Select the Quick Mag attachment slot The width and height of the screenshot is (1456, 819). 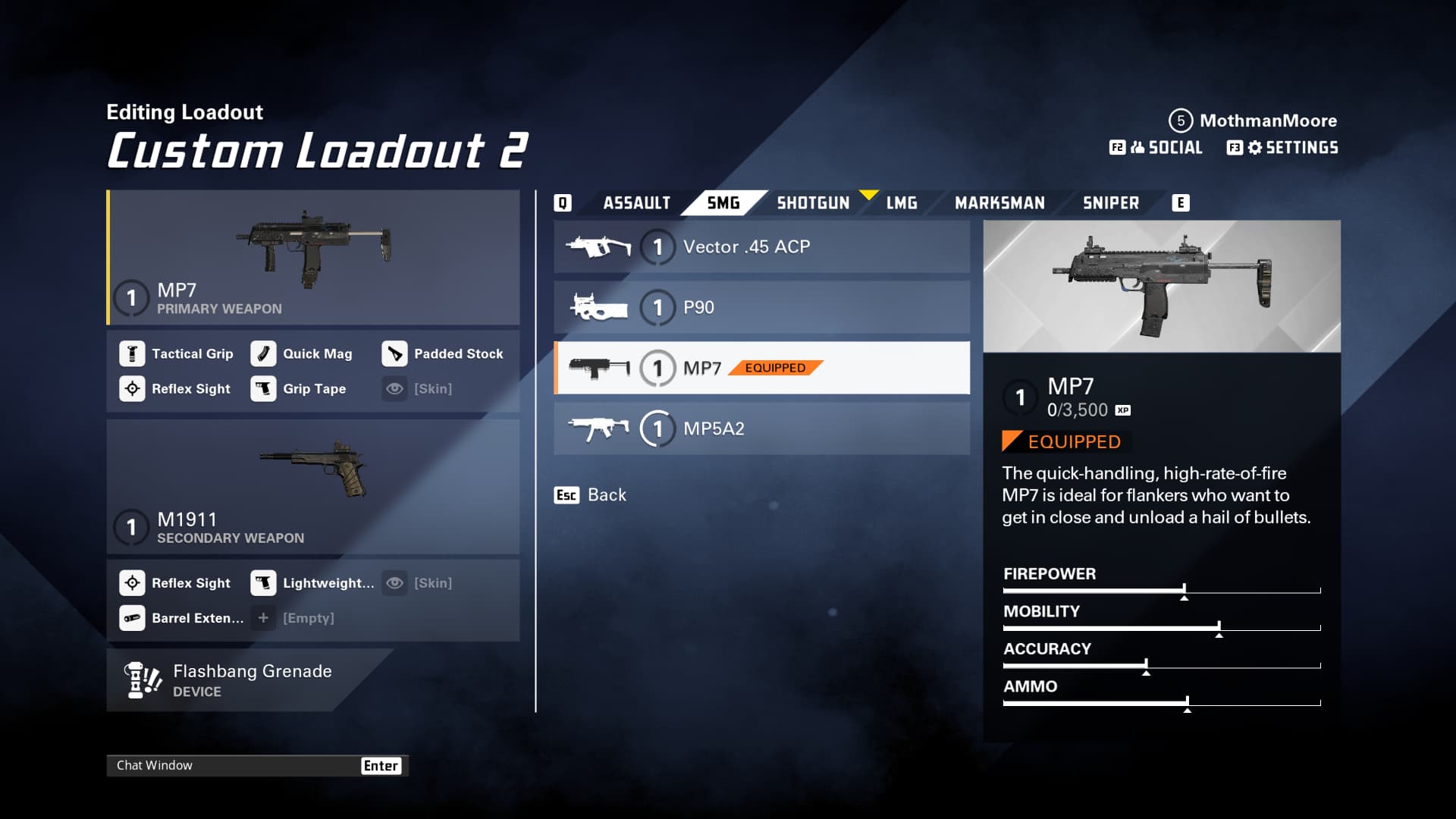[x=303, y=354]
